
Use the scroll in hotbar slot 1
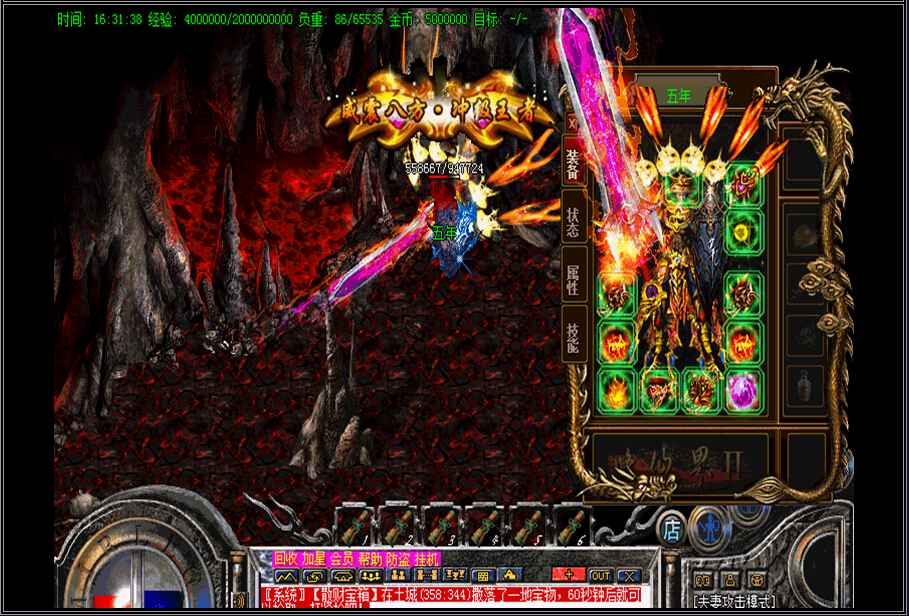[354, 526]
